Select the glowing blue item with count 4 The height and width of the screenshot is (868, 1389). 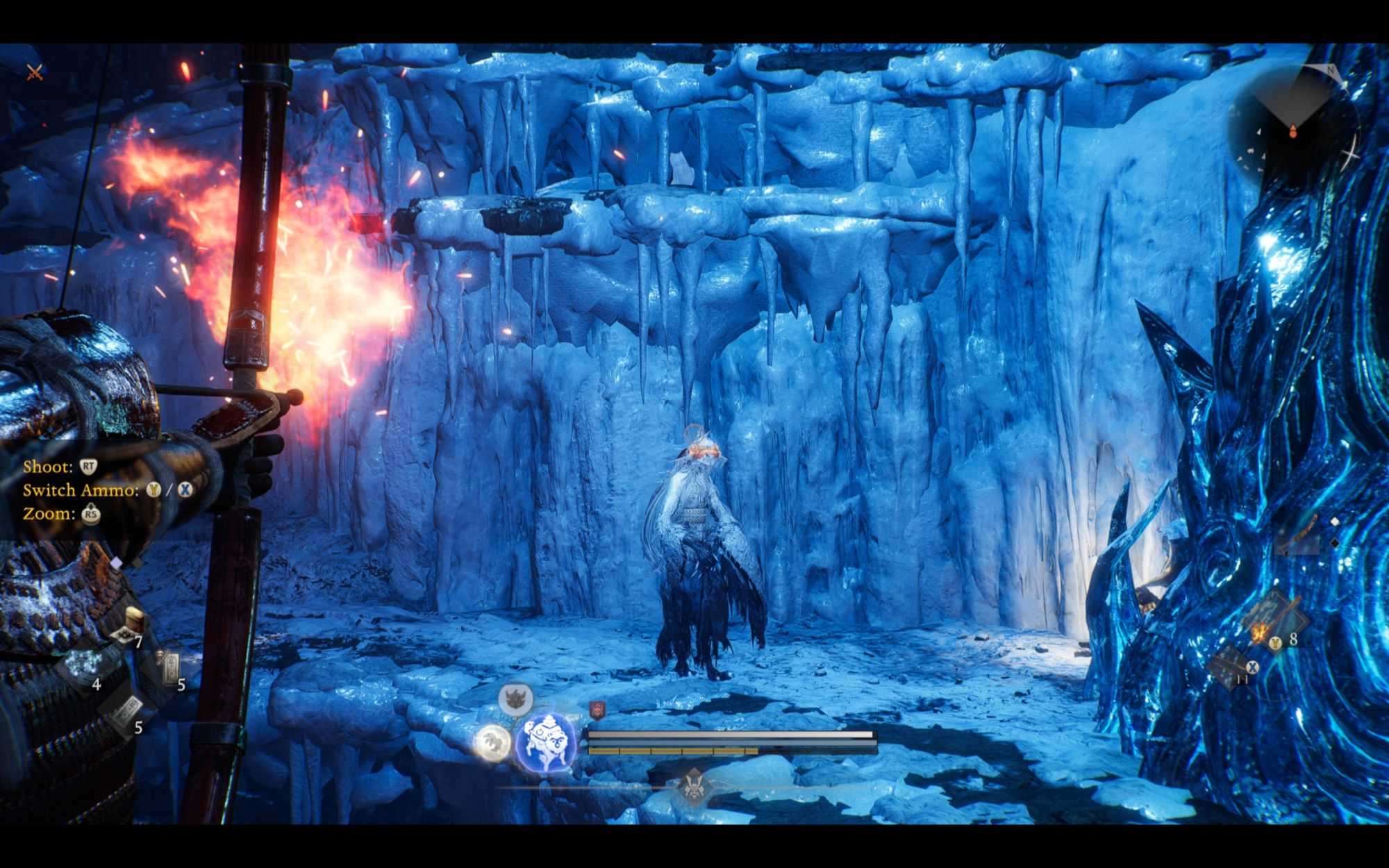82,662
